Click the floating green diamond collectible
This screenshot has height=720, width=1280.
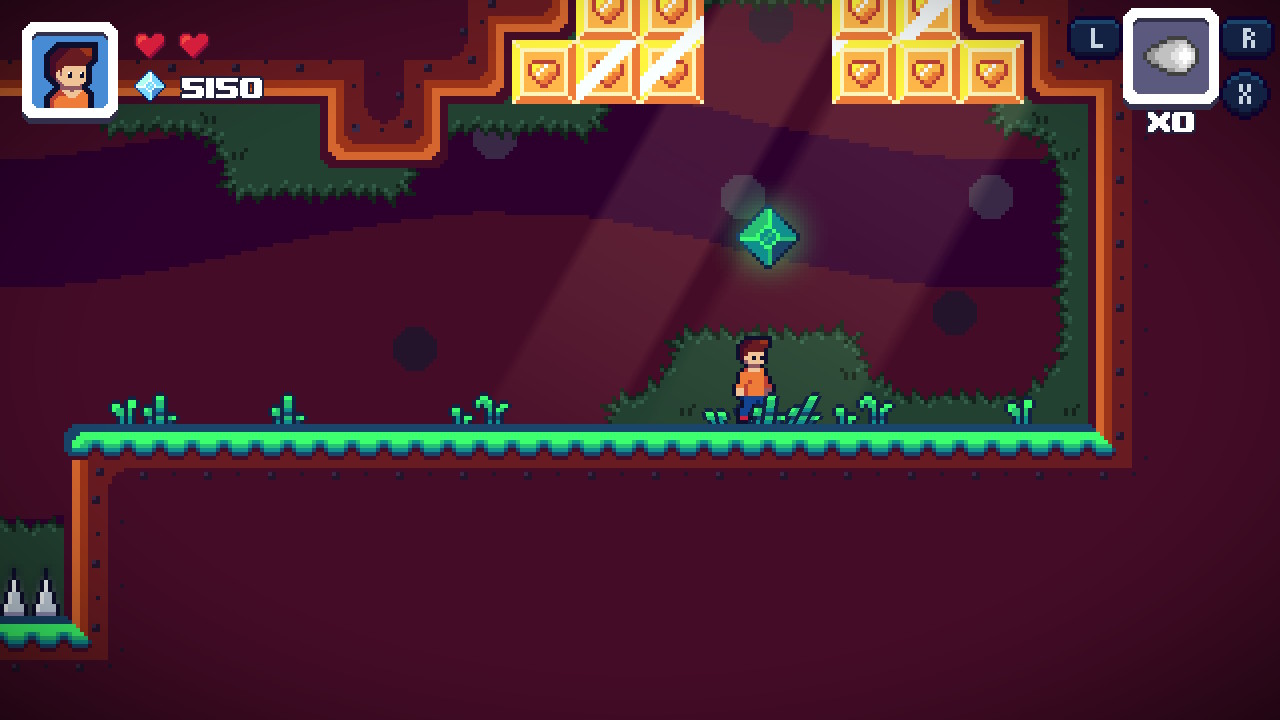pyautogui.click(x=769, y=238)
